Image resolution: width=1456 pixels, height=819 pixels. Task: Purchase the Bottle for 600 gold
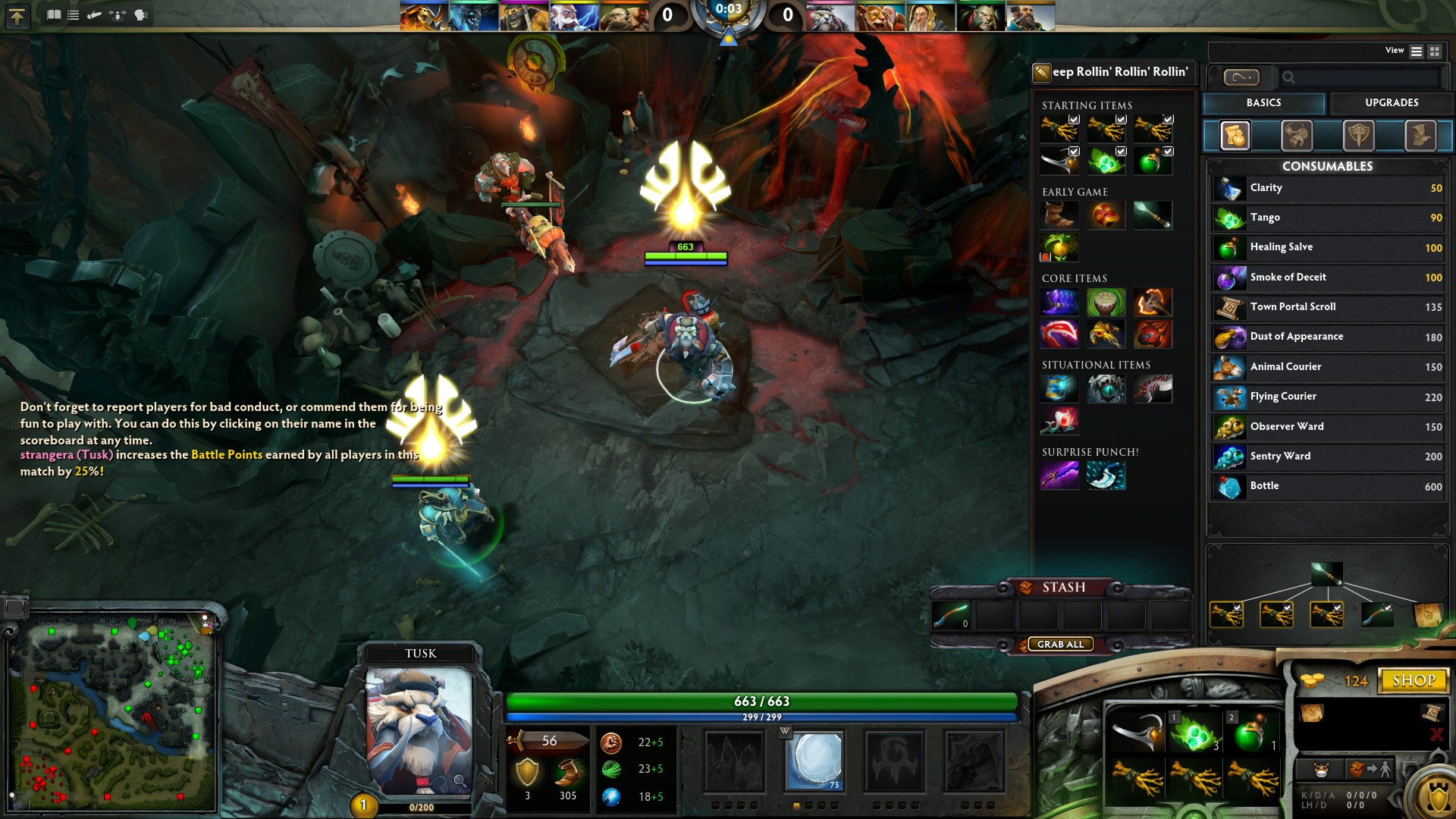tap(1327, 486)
